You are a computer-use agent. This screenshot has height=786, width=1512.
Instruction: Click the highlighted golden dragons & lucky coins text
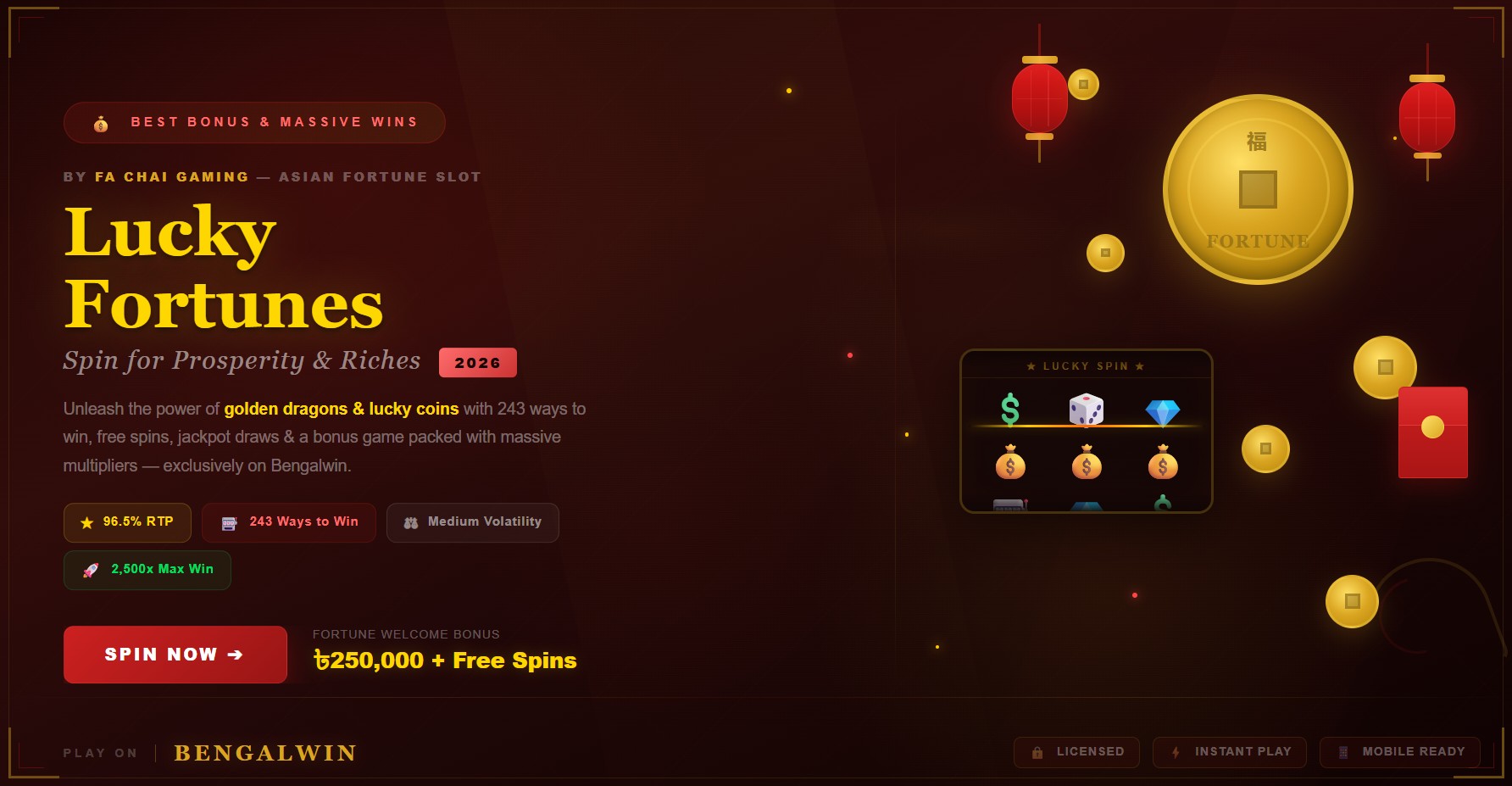point(341,408)
